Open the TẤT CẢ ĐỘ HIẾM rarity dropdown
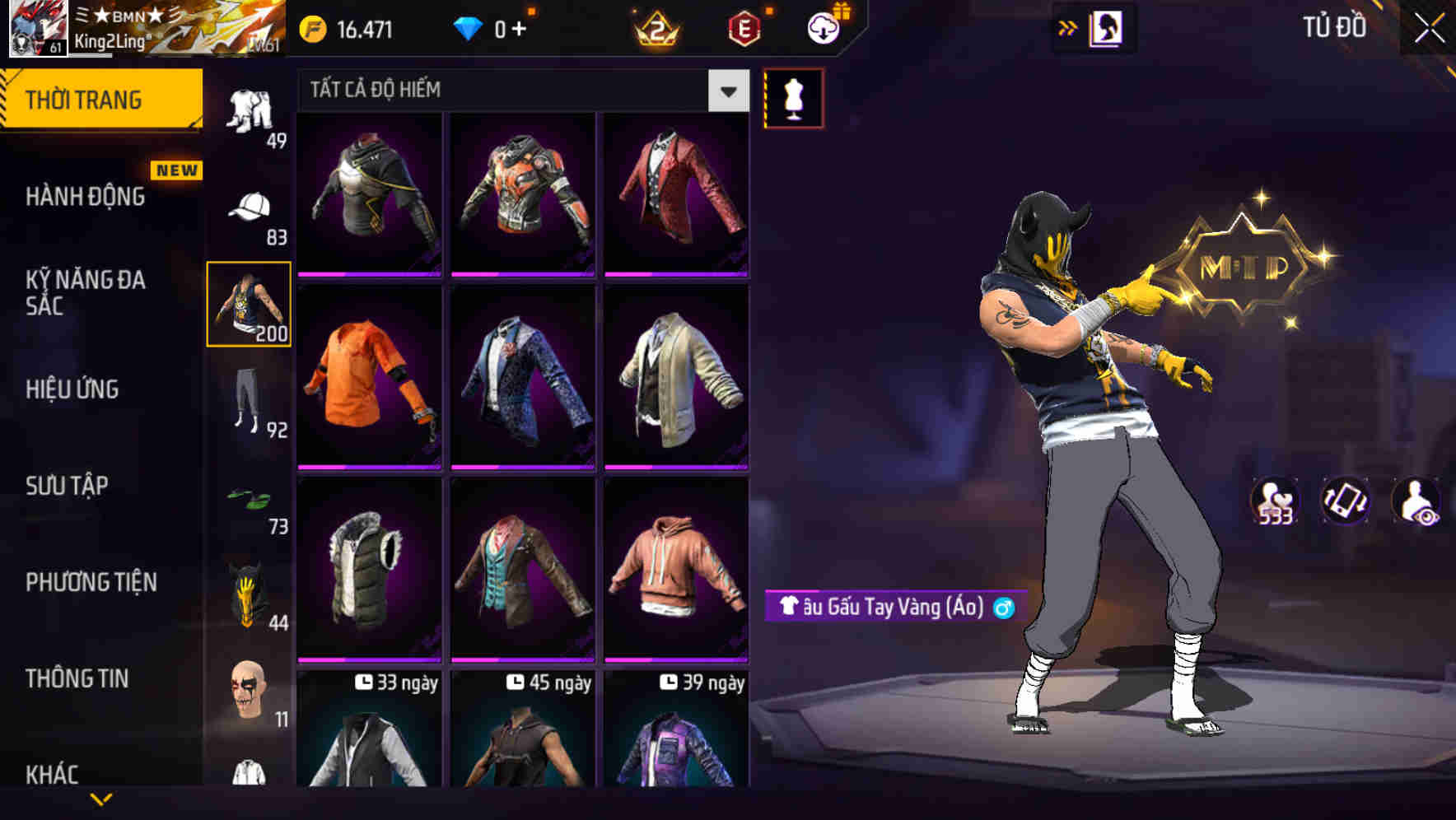Image resolution: width=1456 pixels, height=820 pixels. pyautogui.click(x=519, y=91)
